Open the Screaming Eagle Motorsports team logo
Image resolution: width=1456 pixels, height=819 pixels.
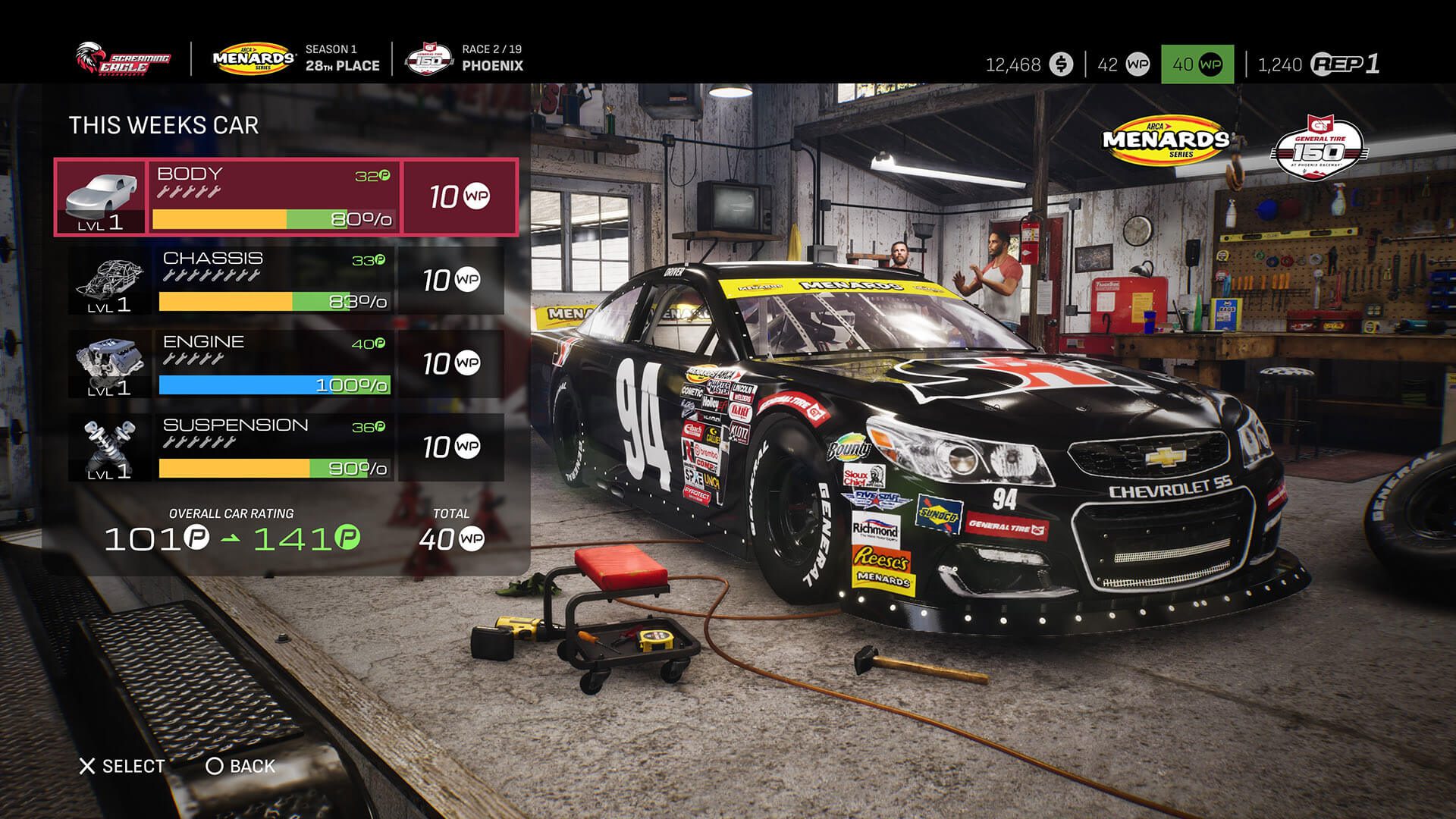point(121,59)
